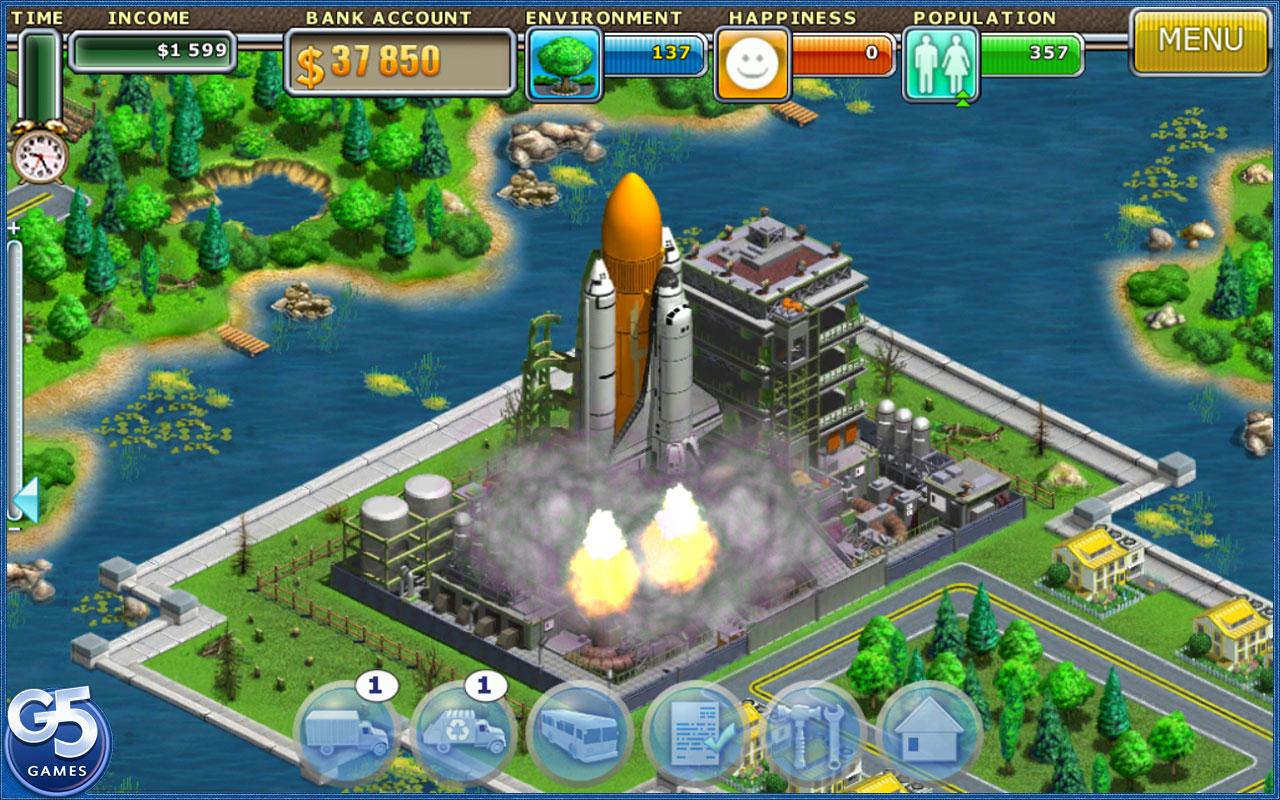The image size is (1280, 800).
Task: Click the happiness smiley face icon
Action: click(x=752, y=64)
